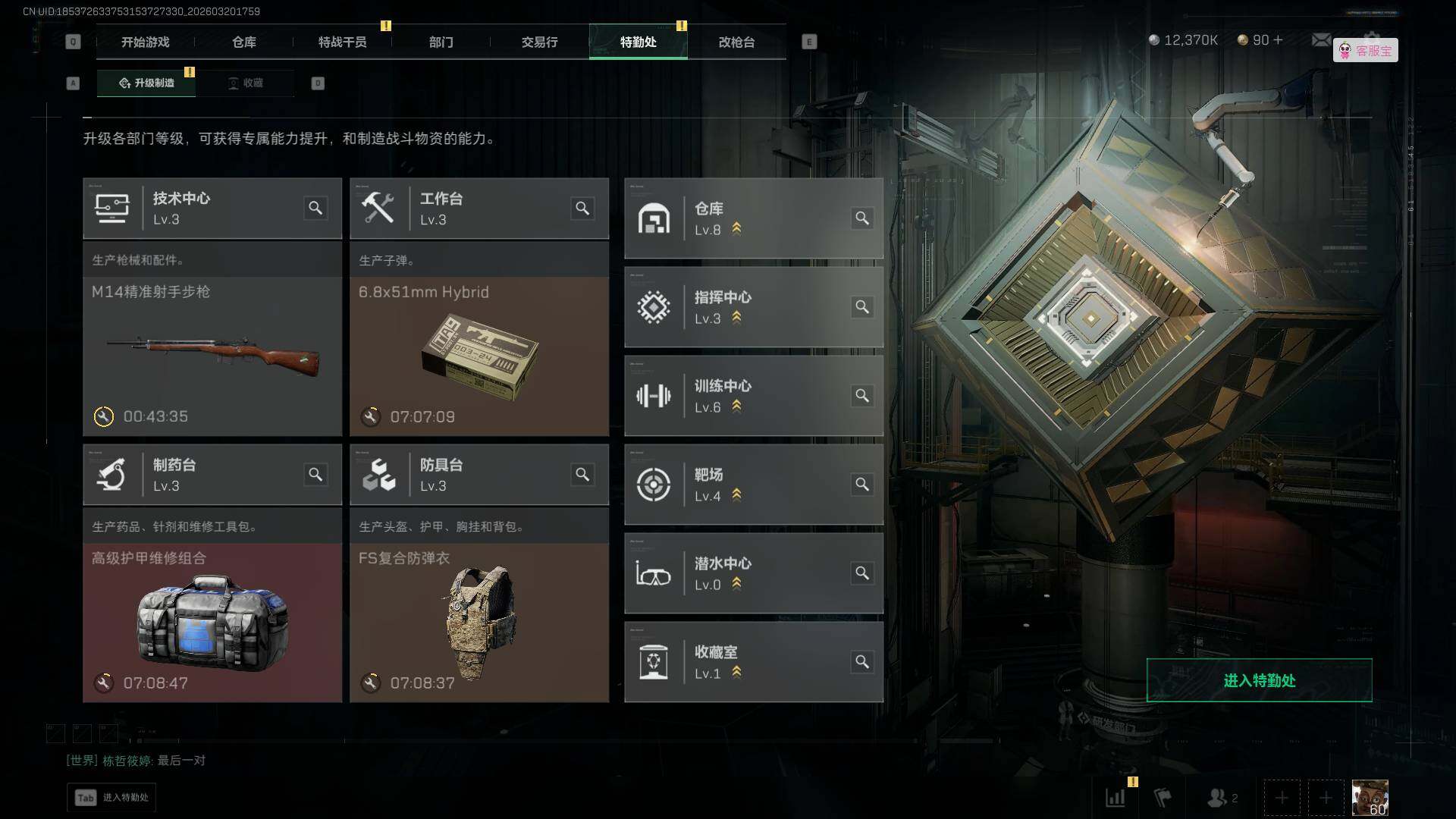1456x819 pixels.
Task: Open the 客服宝 customer service overlay
Action: point(1366,51)
